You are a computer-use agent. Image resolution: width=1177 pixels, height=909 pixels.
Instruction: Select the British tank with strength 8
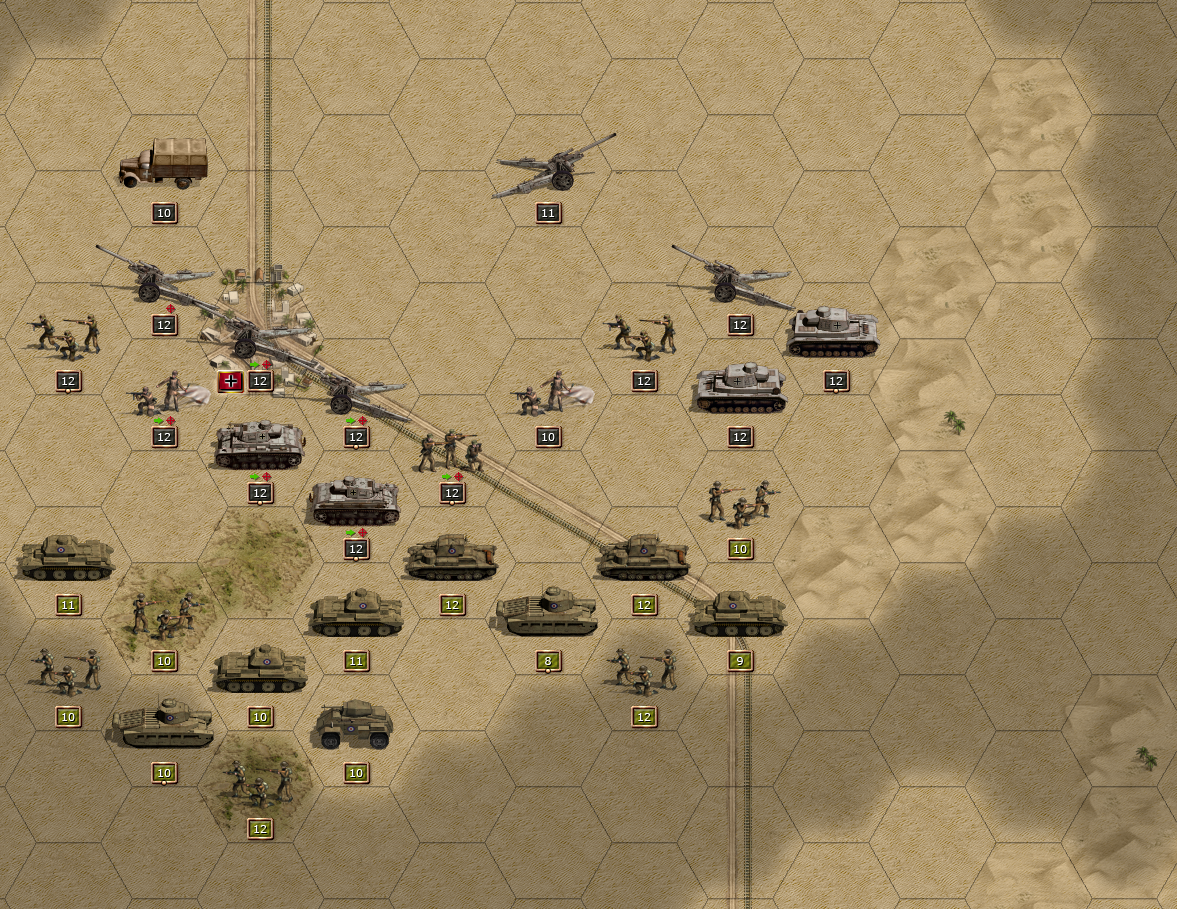[x=547, y=612]
